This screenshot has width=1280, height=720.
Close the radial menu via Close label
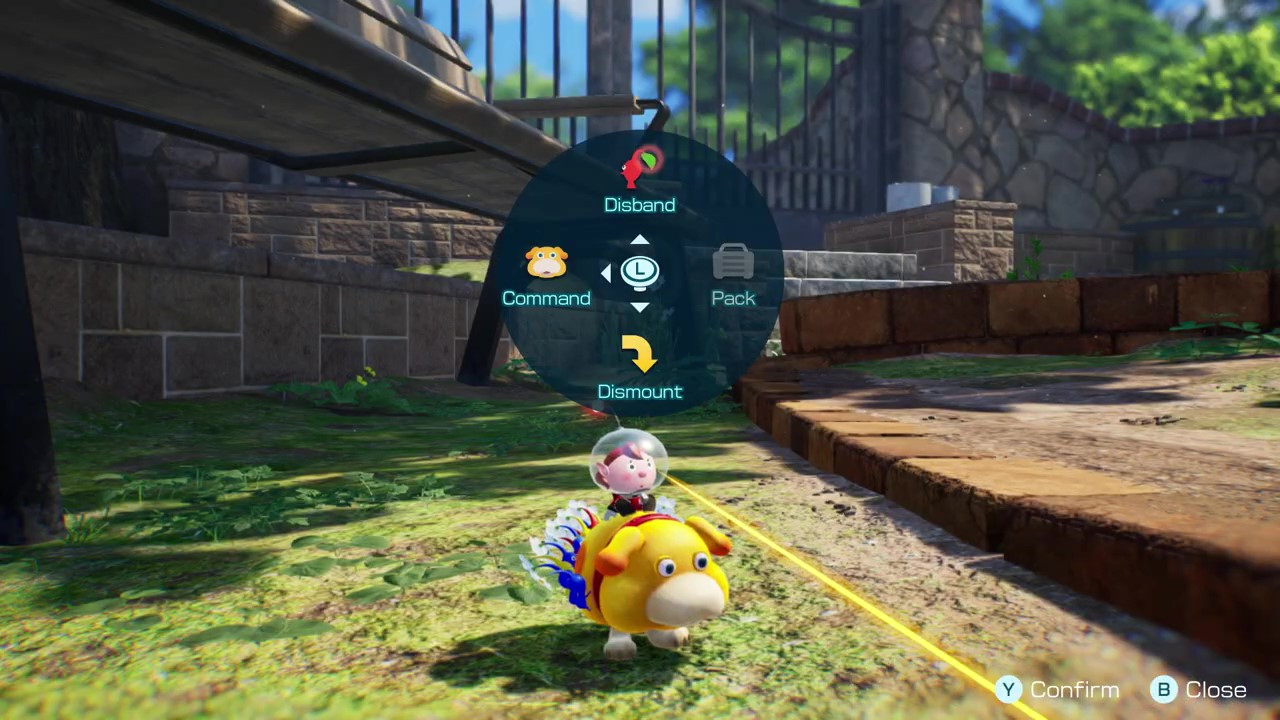tap(1215, 690)
